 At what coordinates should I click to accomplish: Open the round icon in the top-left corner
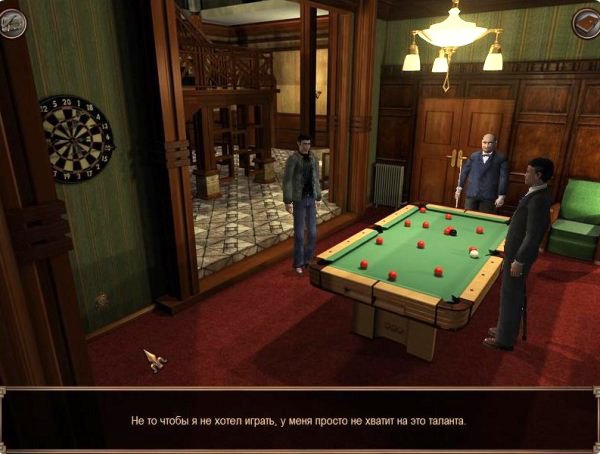tap(13, 23)
